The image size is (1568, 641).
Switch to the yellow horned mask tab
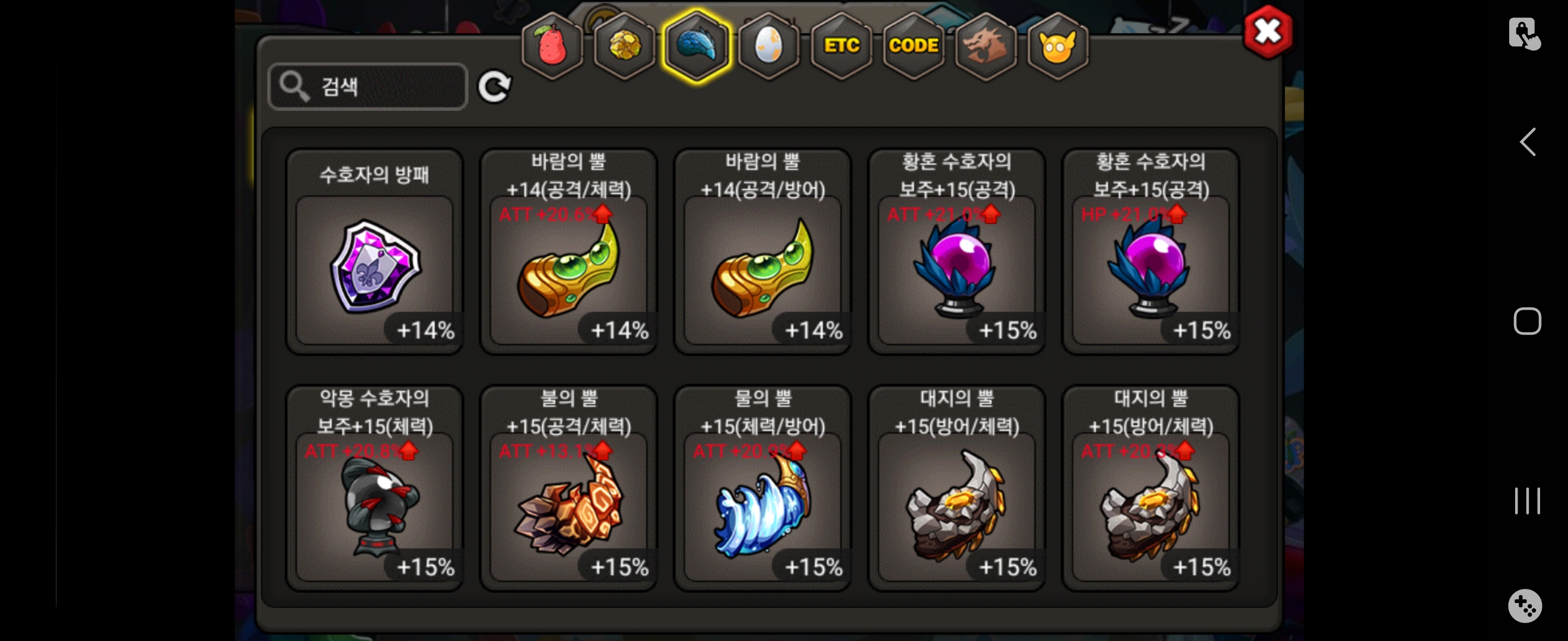(1057, 46)
